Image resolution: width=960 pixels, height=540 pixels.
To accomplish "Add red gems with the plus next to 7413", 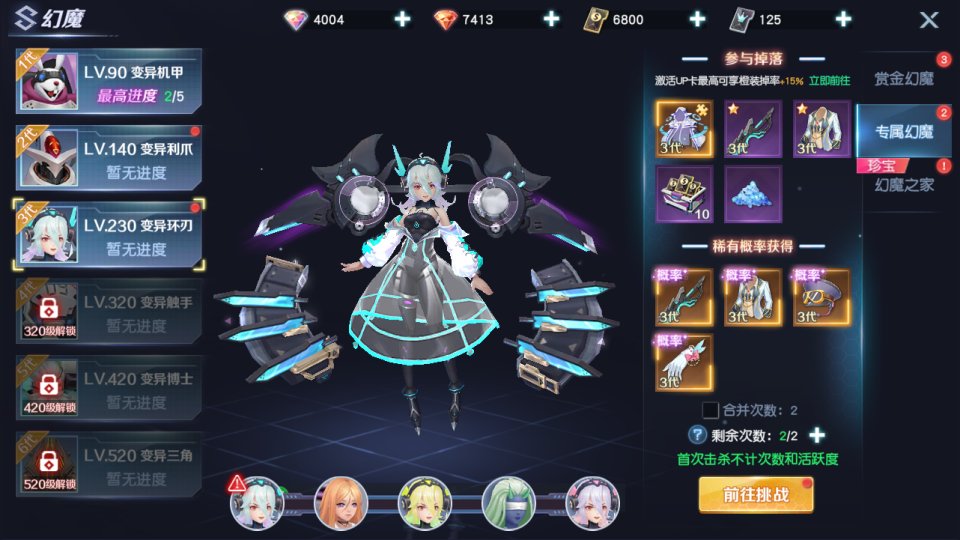I will tap(550, 19).
